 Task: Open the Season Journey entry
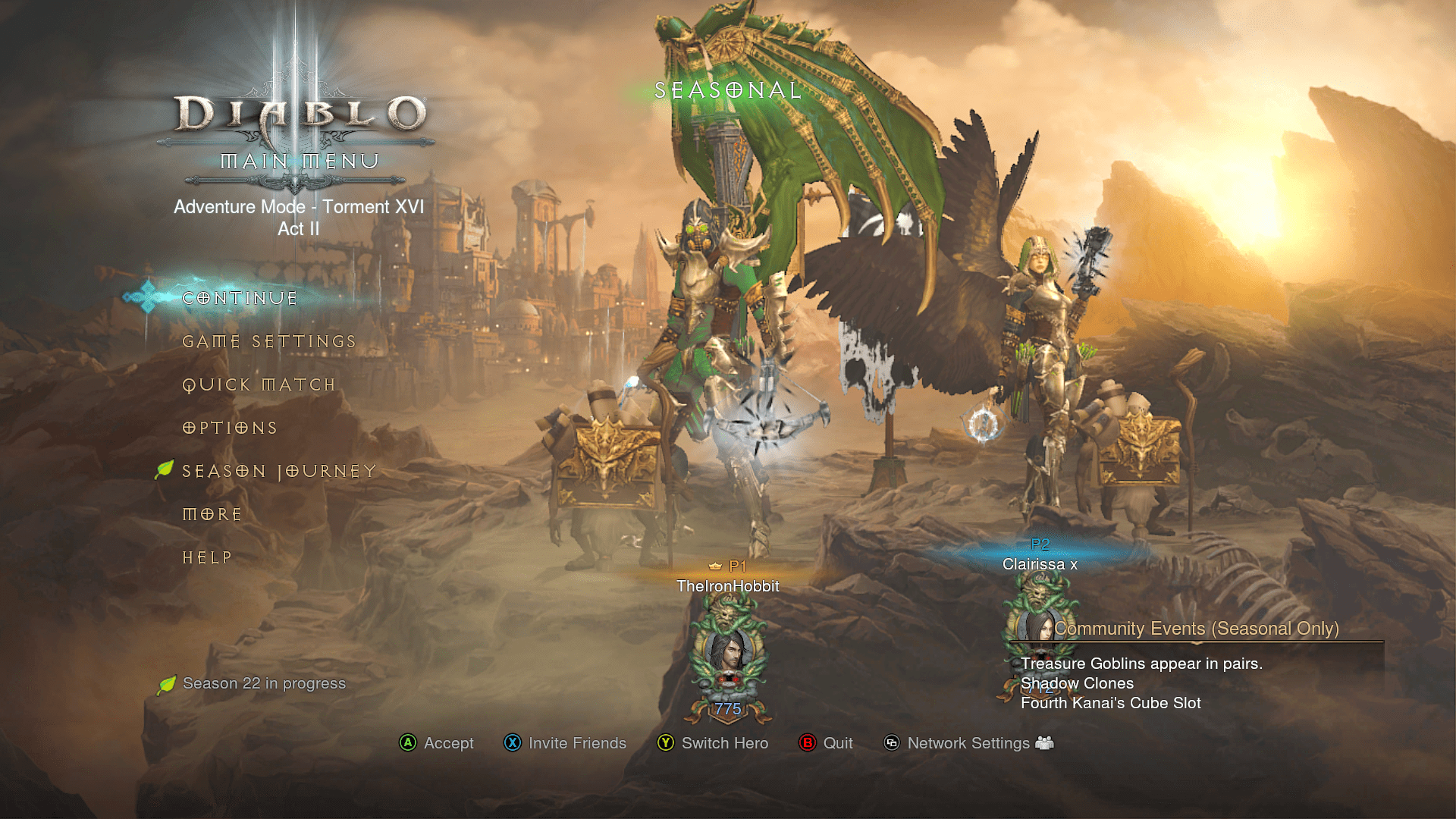[279, 472]
